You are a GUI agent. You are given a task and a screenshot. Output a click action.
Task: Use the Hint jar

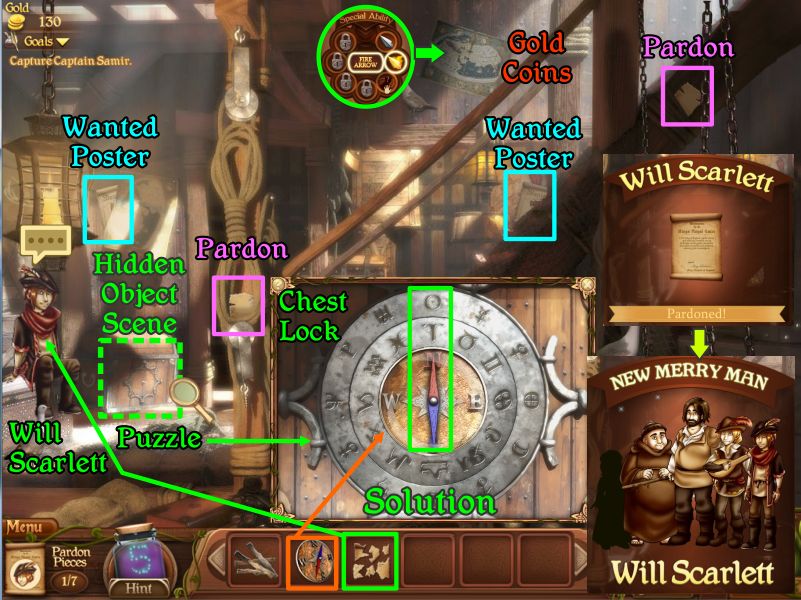139,565
